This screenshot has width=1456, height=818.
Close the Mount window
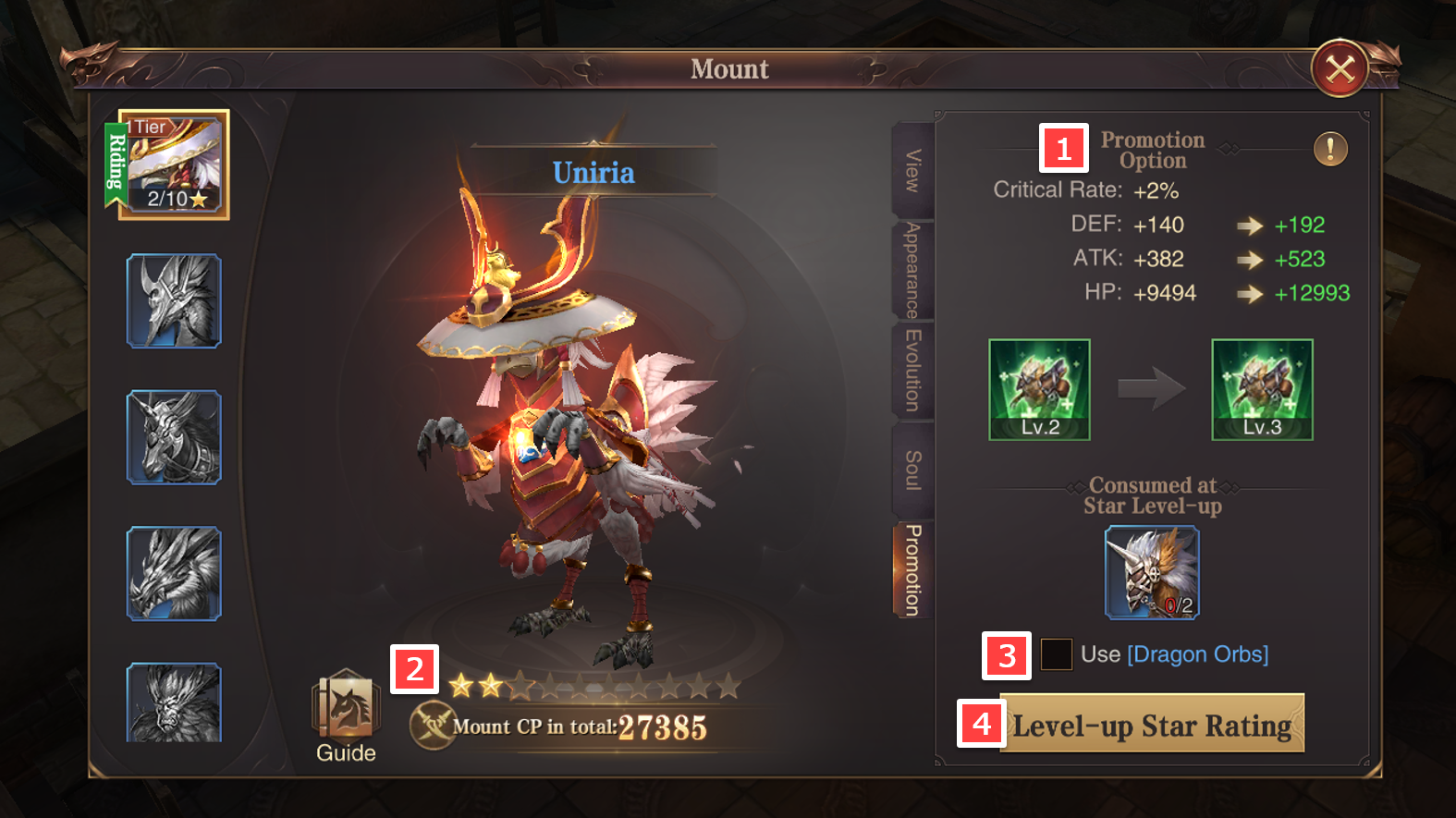(1340, 68)
